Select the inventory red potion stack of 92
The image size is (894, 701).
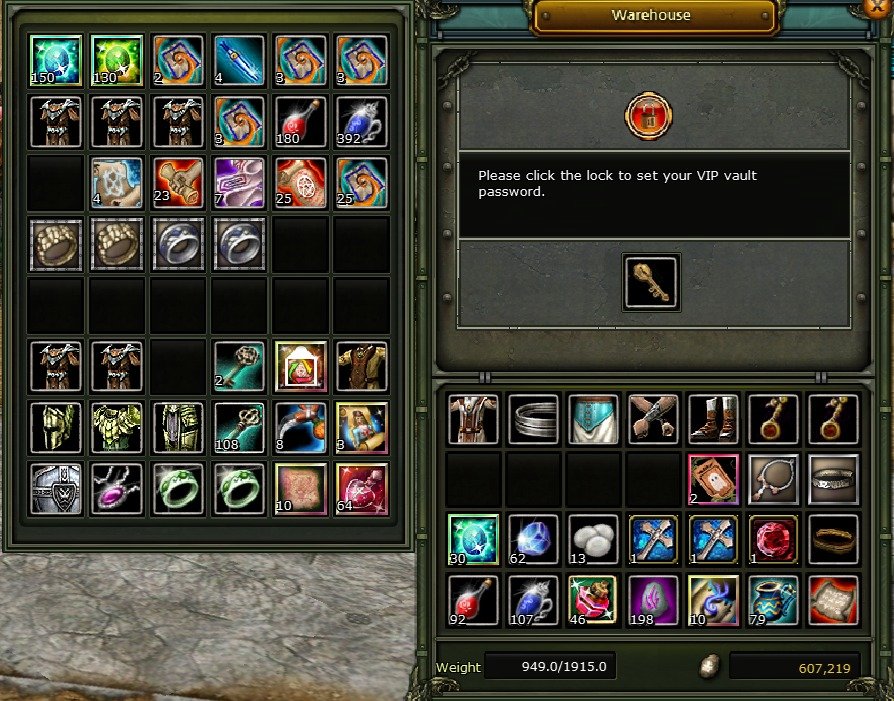tap(473, 600)
